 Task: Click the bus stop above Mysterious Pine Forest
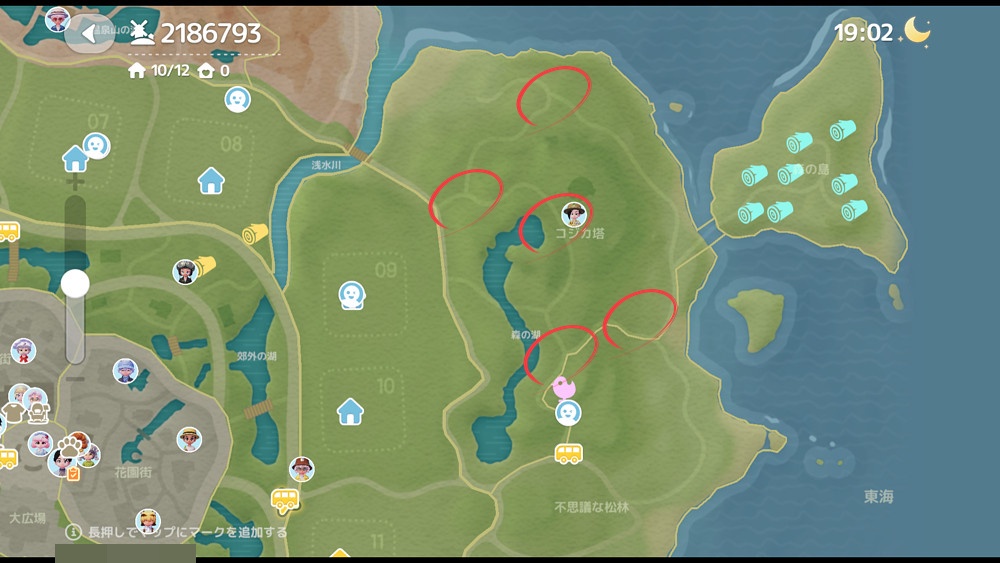click(x=568, y=454)
